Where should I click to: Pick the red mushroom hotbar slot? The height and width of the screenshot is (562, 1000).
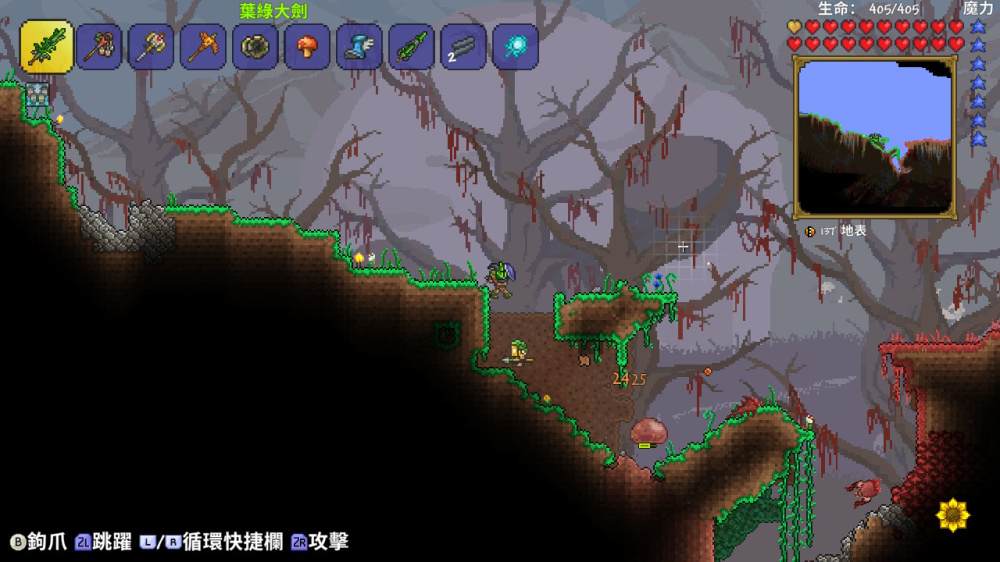coord(308,47)
